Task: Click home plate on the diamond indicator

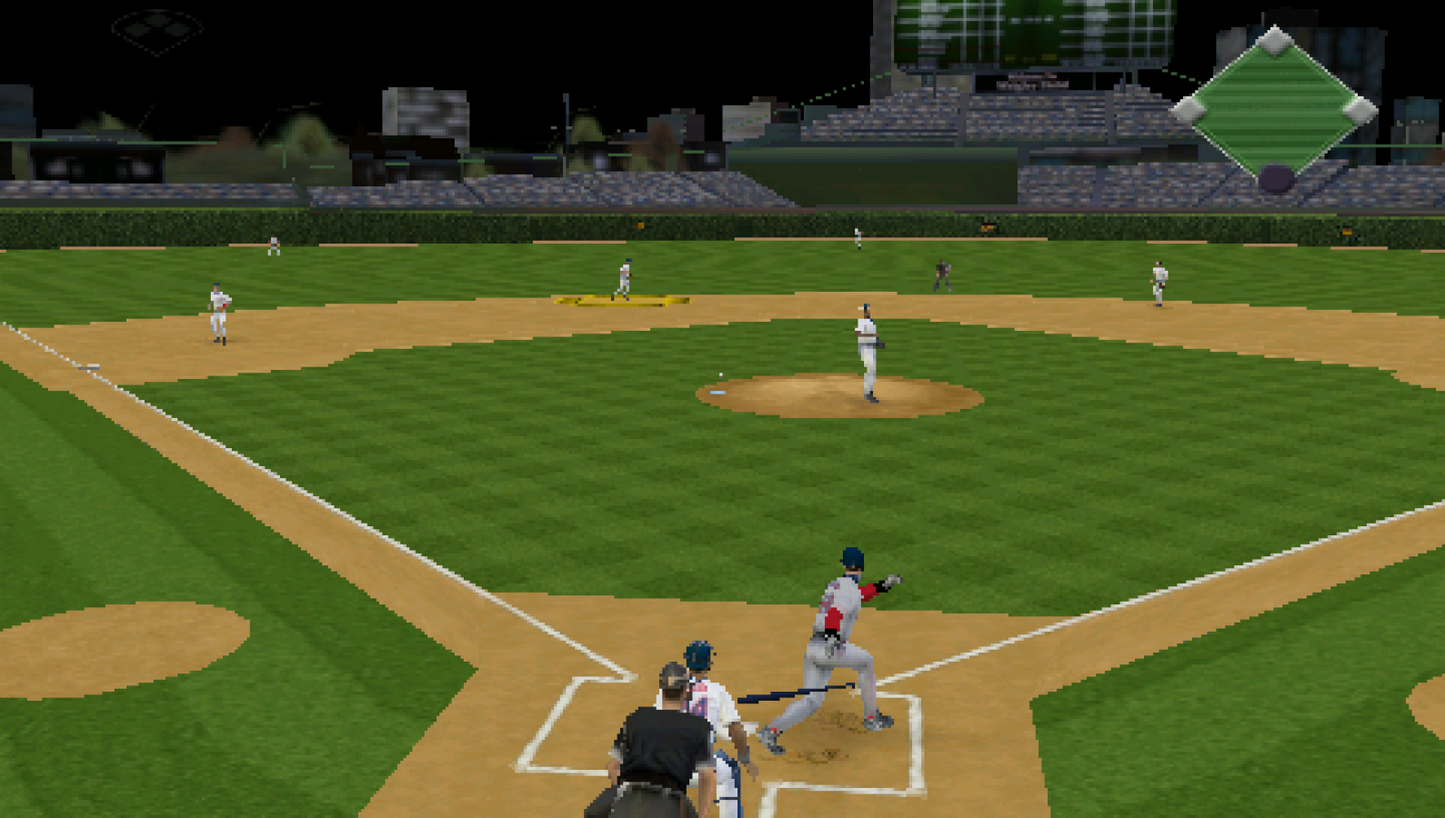Action: (1276, 178)
